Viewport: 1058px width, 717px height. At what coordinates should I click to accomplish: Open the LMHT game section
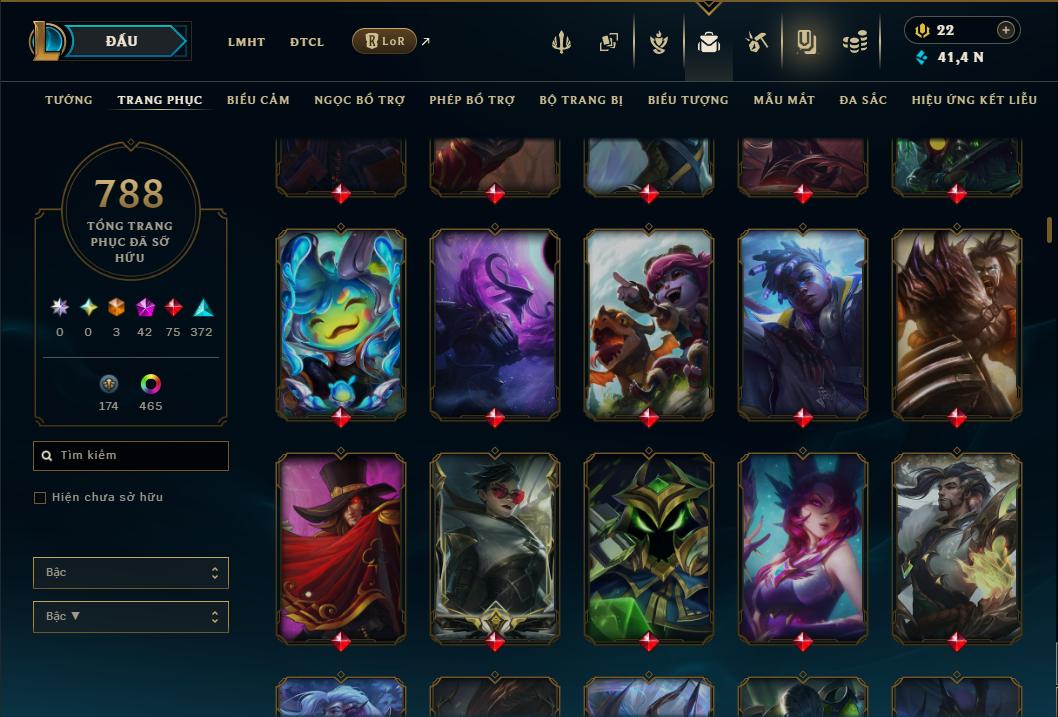(246, 42)
